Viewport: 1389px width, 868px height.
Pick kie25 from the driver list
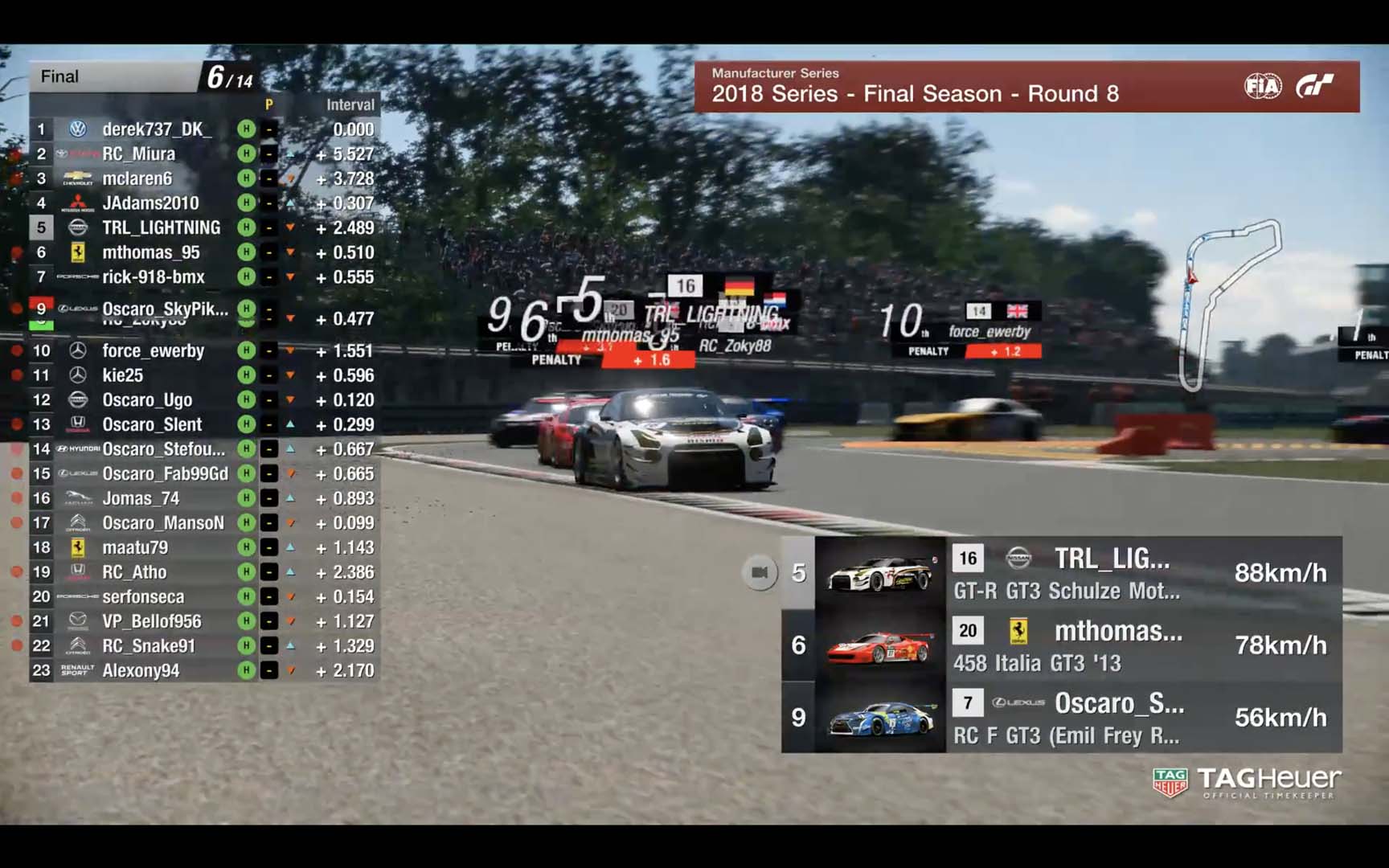point(122,375)
